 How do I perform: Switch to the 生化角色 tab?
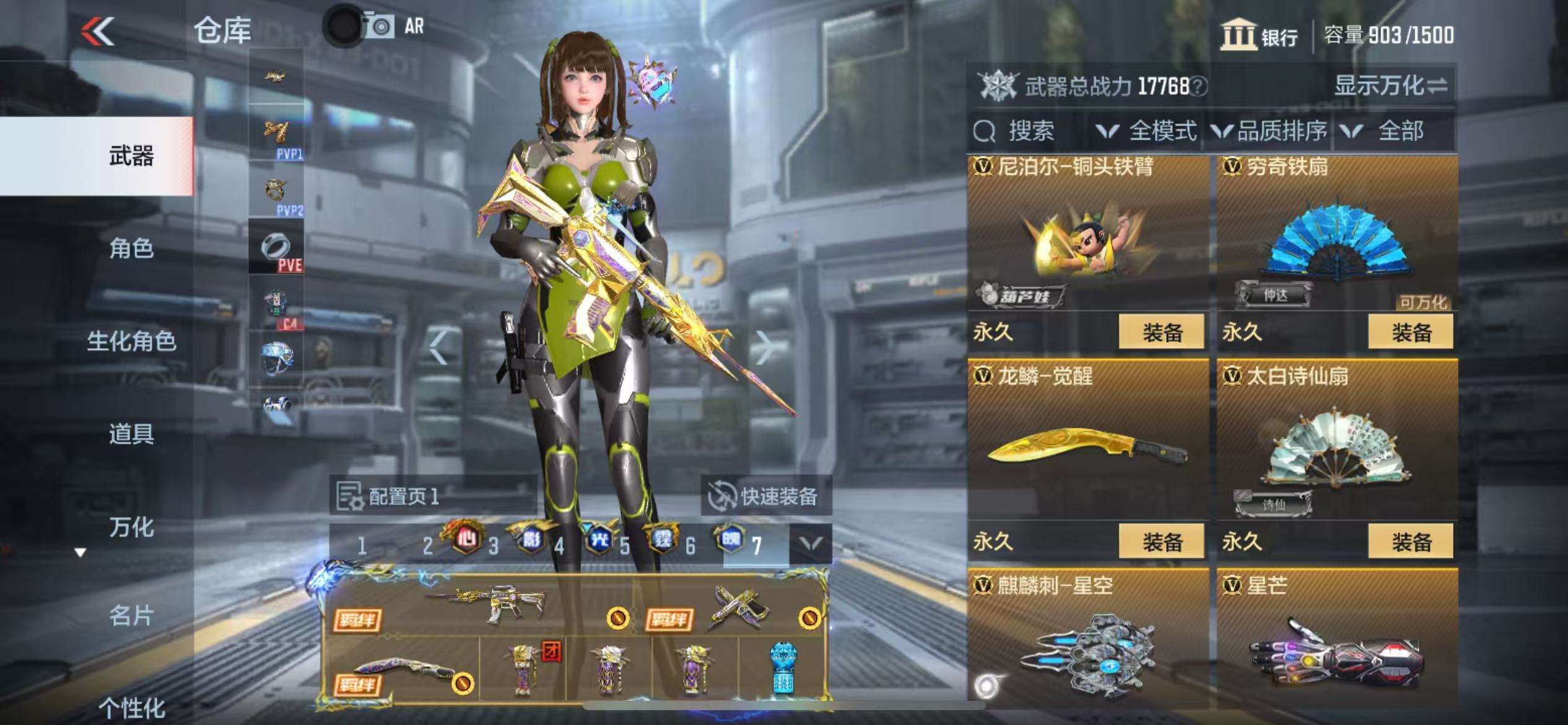pyautogui.click(x=131, y=341)
